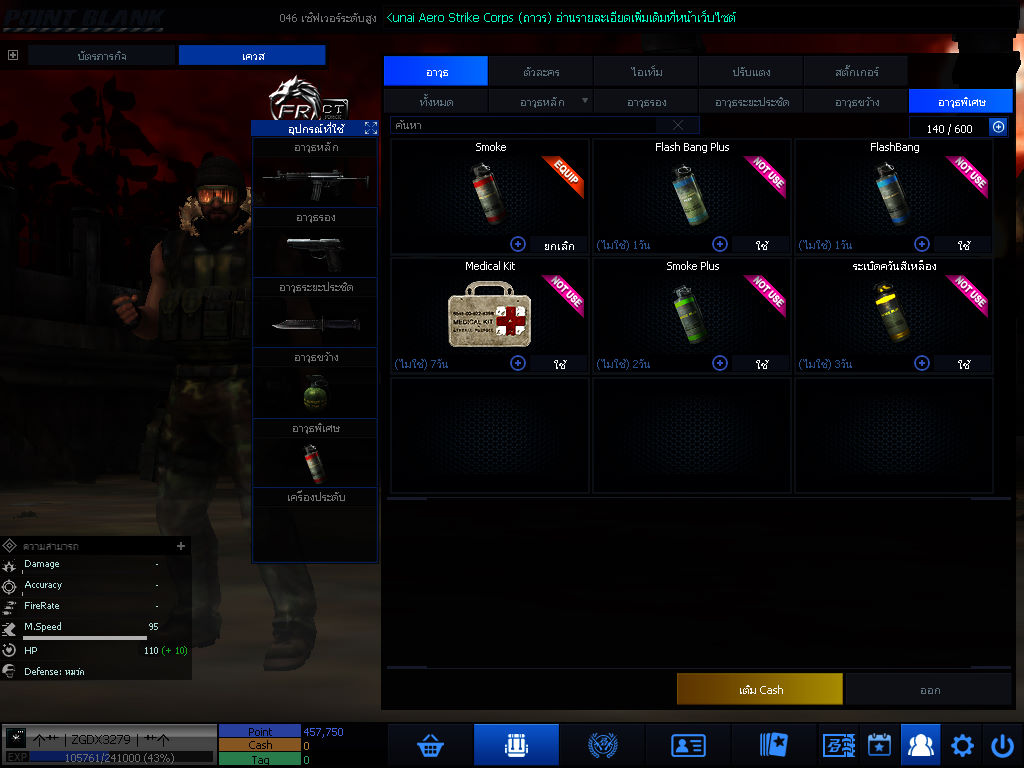Open the settings gear icon
Screen dimensions: 1024x768
click(962, 745)
